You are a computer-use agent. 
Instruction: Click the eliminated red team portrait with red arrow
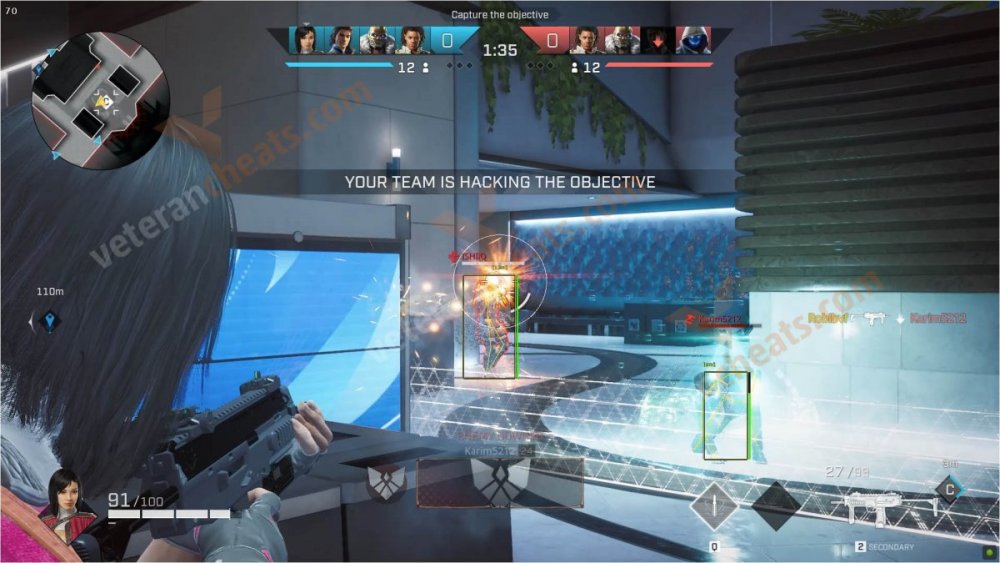point(657,40)
